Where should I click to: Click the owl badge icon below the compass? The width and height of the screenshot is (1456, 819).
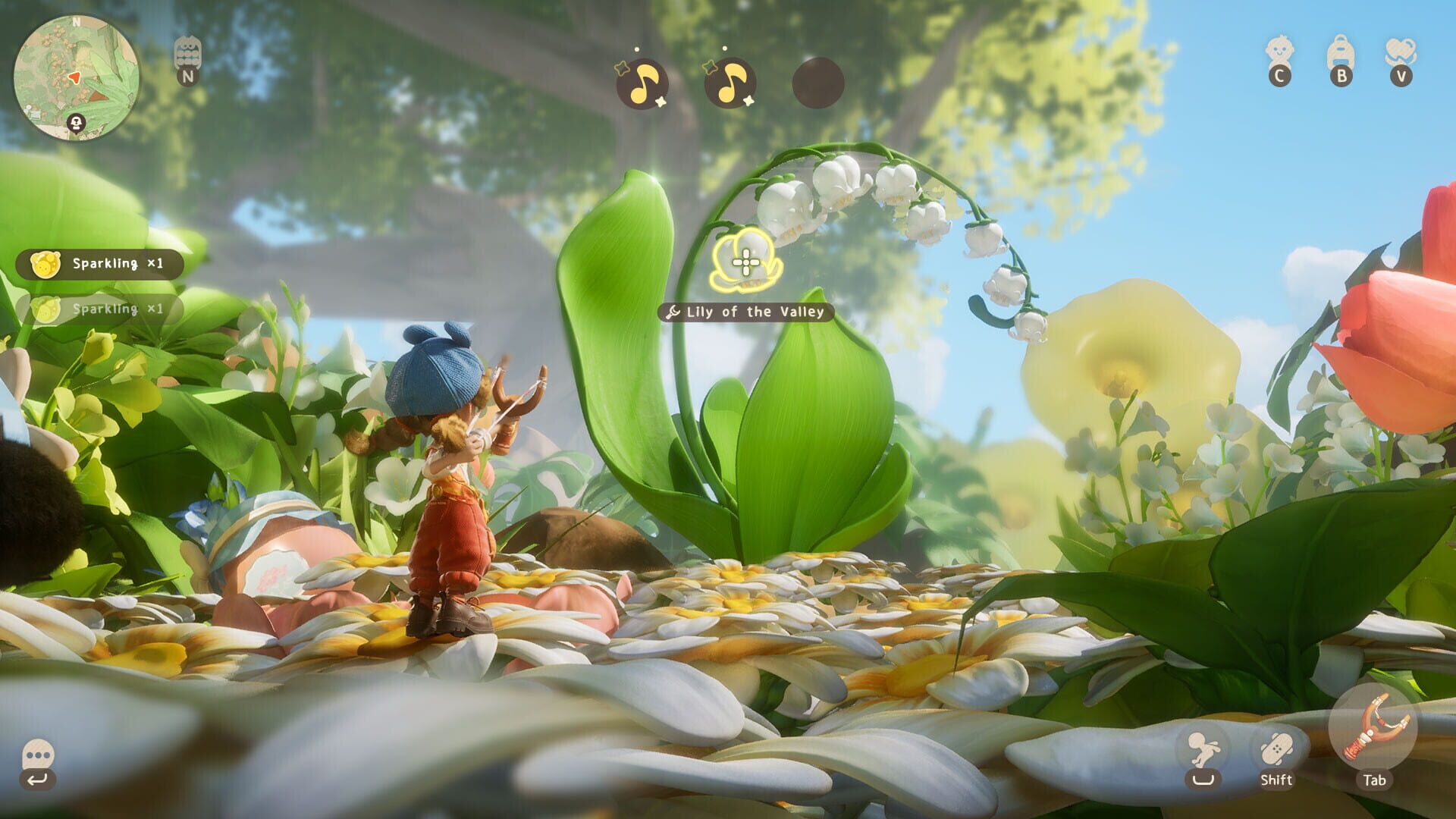[187, 53]
